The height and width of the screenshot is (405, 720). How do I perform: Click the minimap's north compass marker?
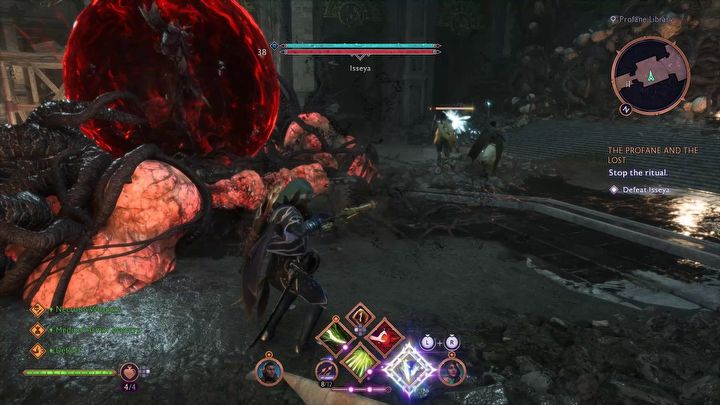click(x=626, y=108)
